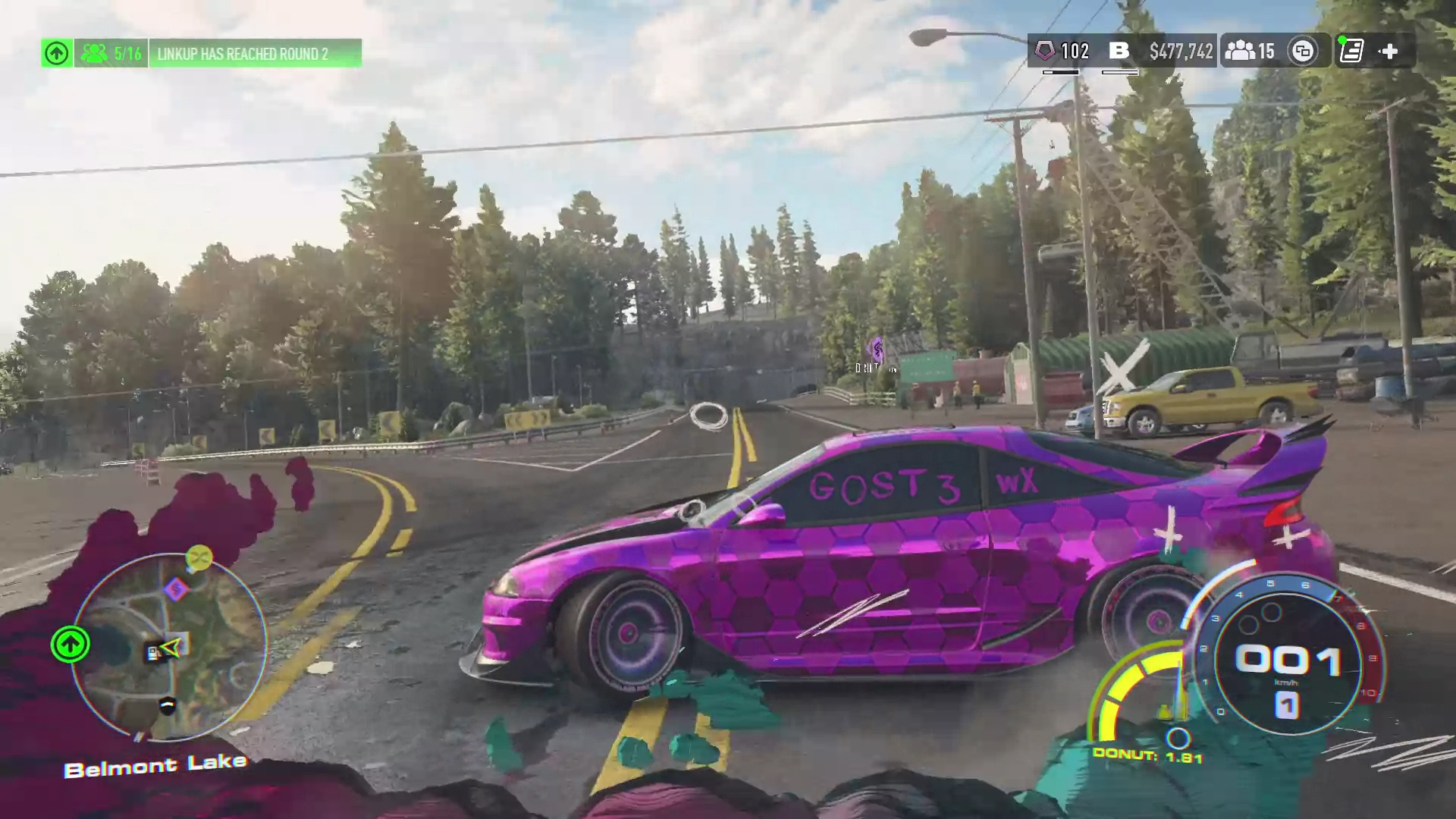Image resolution: width=1456 pixels, height=819 pixels.
Task: Click the B tier class indicator
Action: [x=1119, y=52]
